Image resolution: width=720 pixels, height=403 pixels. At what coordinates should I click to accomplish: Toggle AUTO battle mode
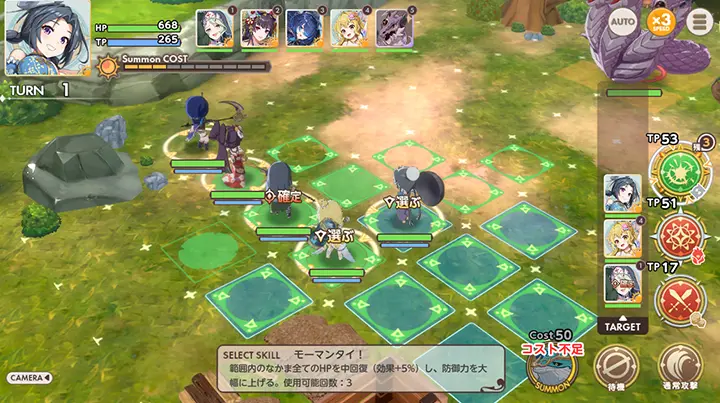pyautogui.click(x=623, y=21)
